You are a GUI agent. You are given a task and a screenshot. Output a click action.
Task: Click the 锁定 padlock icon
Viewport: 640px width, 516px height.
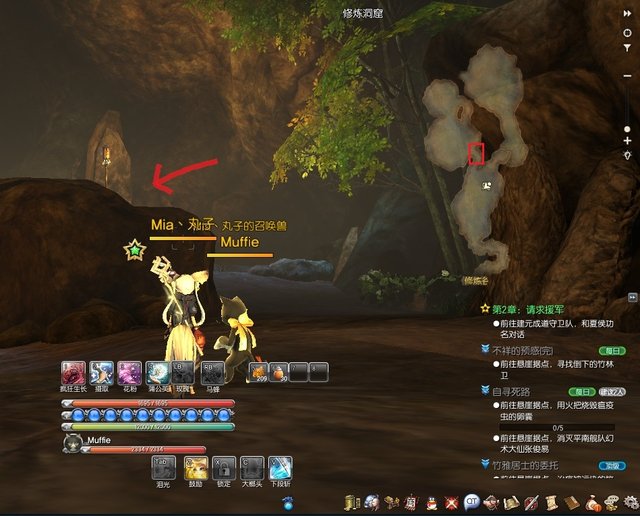tap(224, 467)
